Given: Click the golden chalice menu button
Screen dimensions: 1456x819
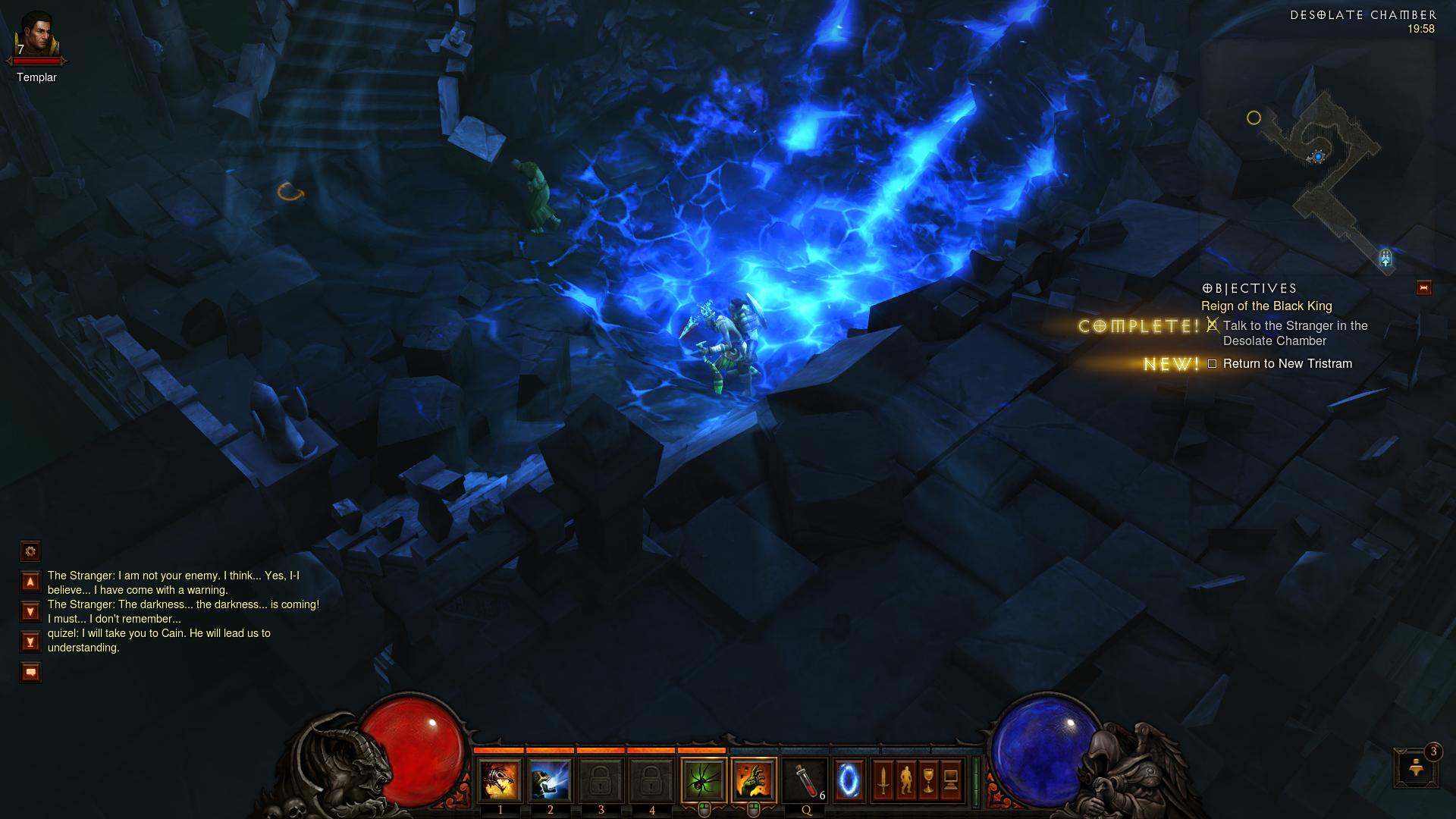Looking at the screenshot, I should pyautogui.click(x=928, y=780).
